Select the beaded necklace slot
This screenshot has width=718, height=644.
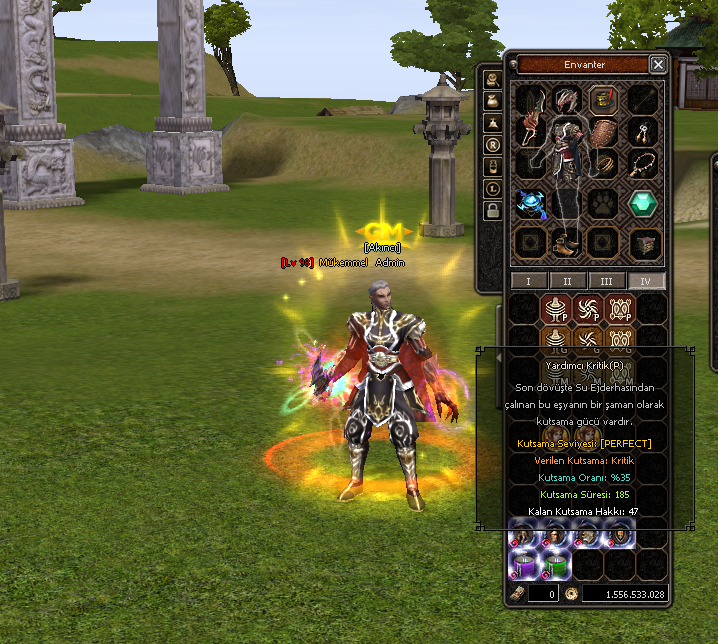644,163
